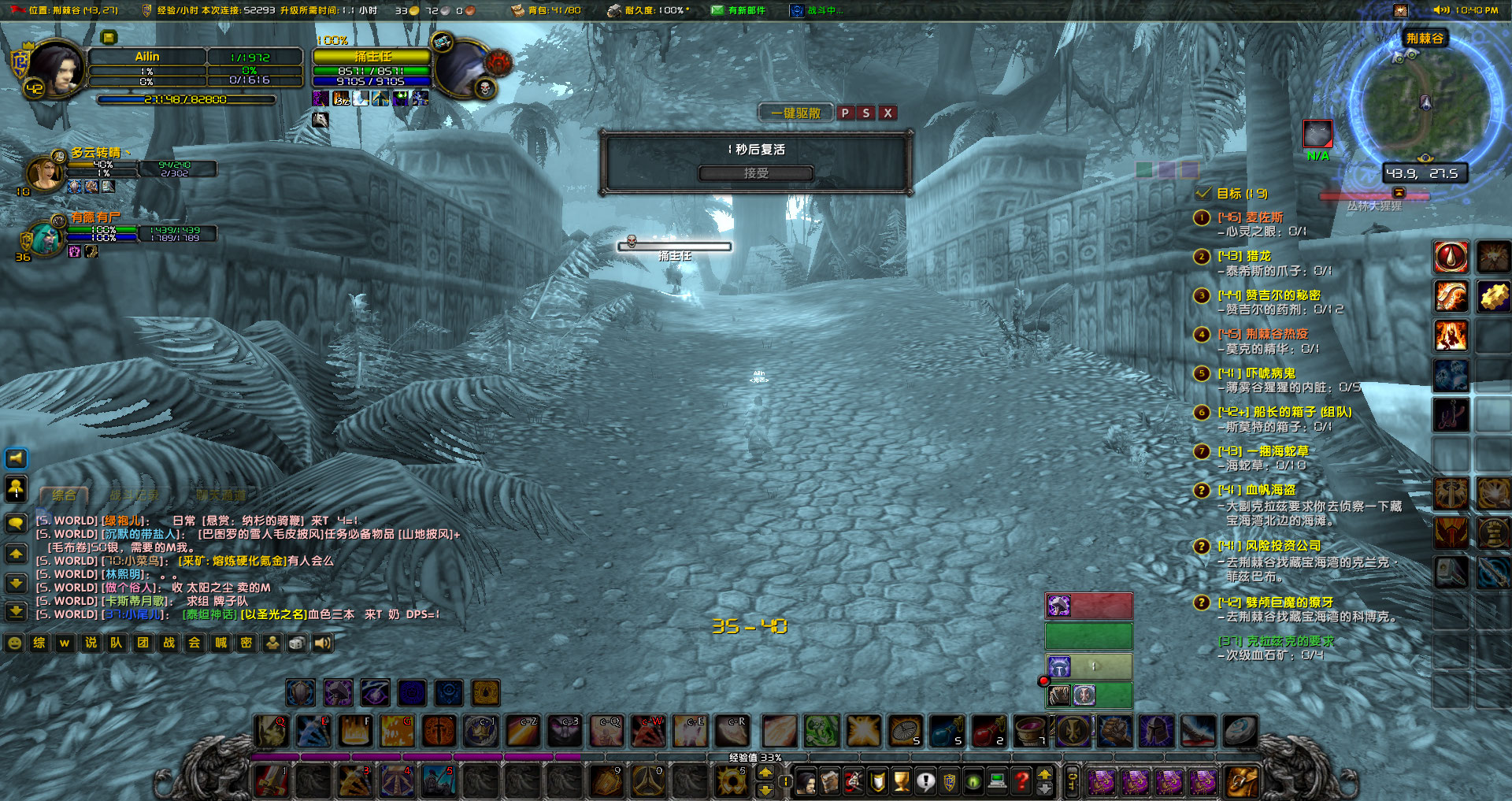Mute sound with speaker button left of chat
1512x801 pixels.
16,458
